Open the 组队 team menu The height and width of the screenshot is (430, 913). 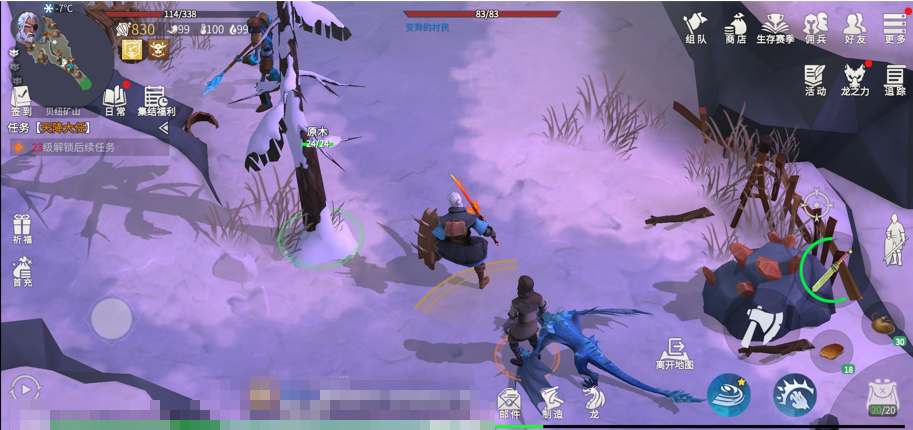click(x=696, y=27)
